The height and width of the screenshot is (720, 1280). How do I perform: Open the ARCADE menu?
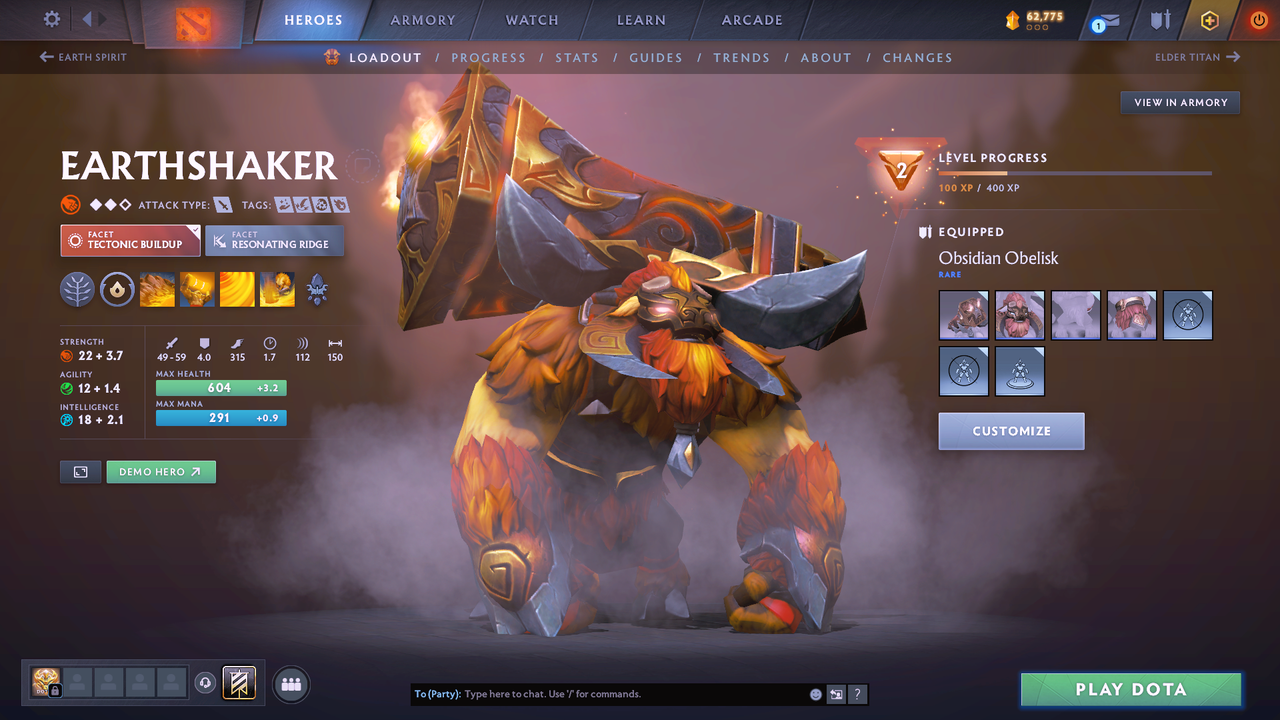click(751, 19)
